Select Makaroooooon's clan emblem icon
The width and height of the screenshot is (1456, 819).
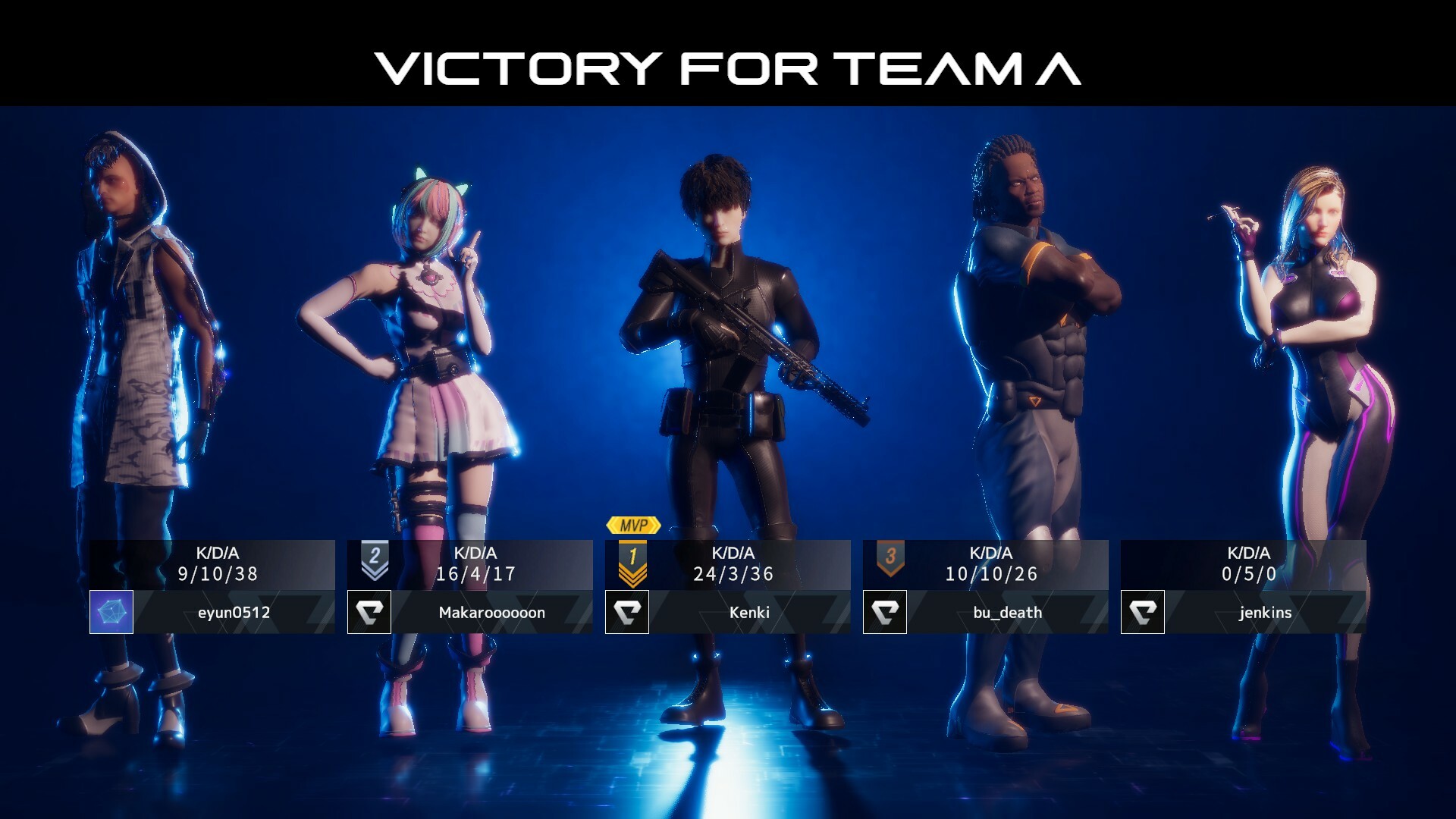(369, 612)
